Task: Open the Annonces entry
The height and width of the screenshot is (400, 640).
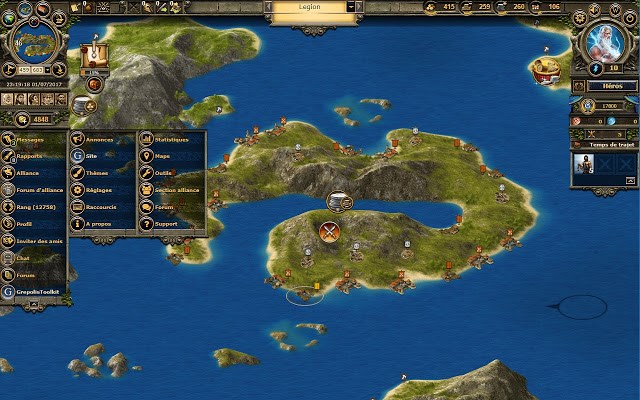Action: [100, 139]
